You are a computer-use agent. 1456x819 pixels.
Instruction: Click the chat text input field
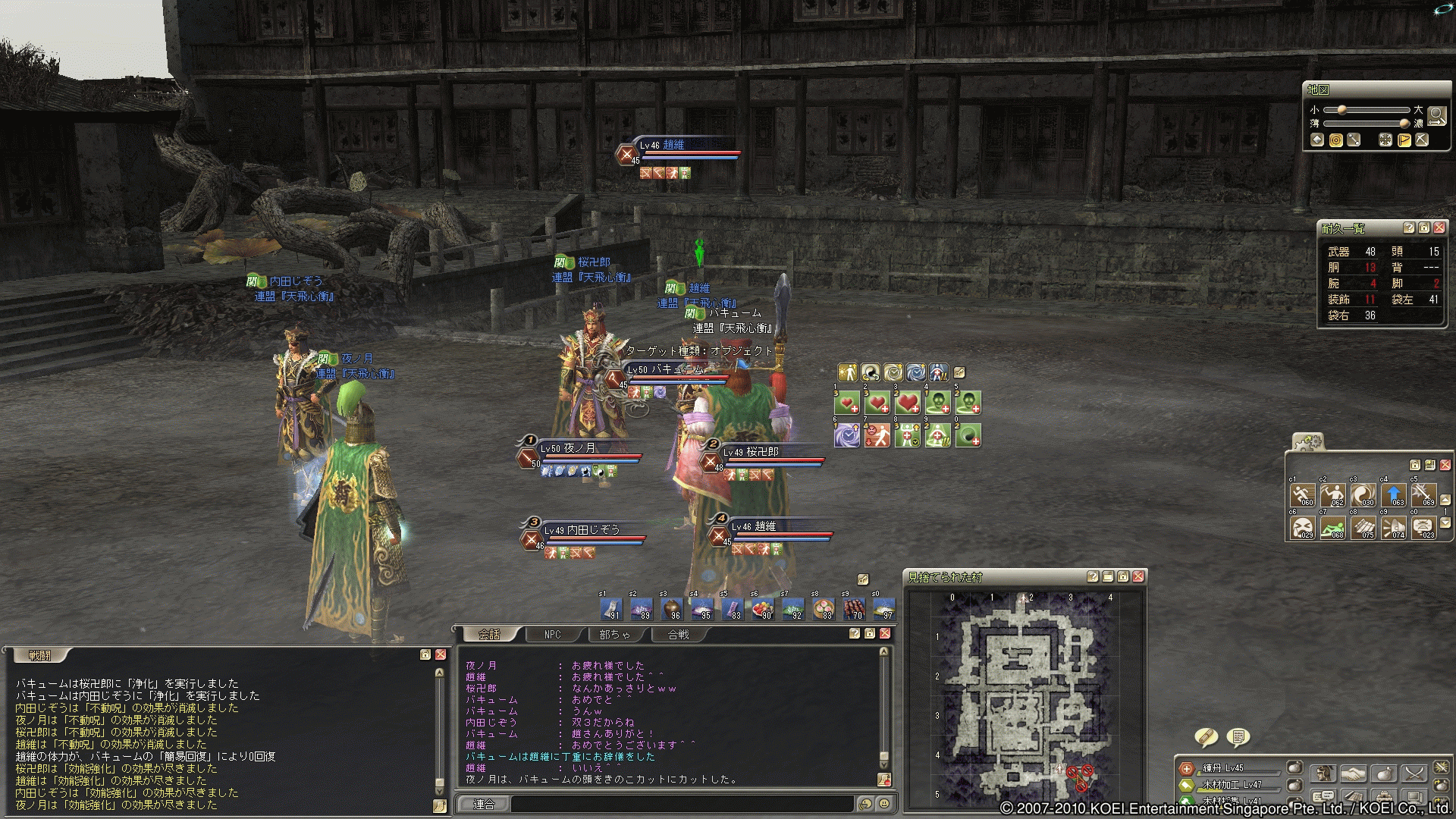(682, 804)
